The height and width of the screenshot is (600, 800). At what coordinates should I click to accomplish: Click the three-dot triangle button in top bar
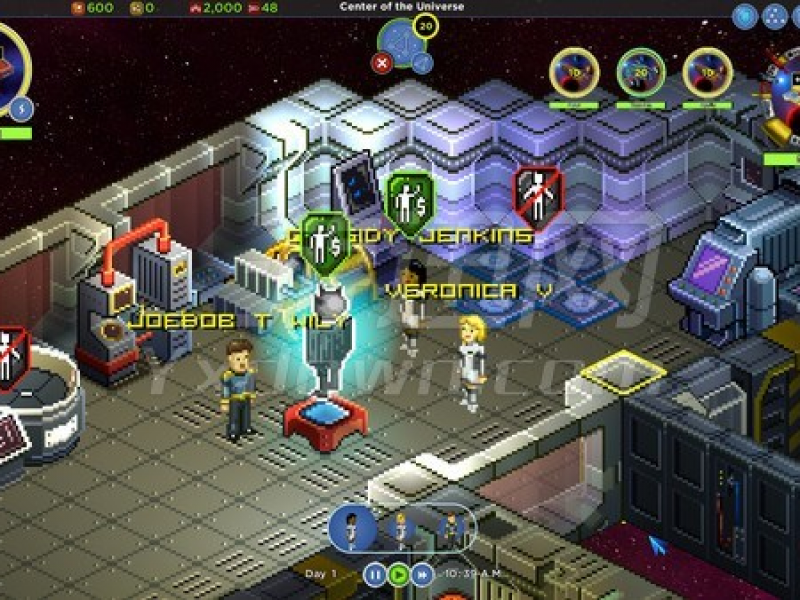tap(774, 16)
